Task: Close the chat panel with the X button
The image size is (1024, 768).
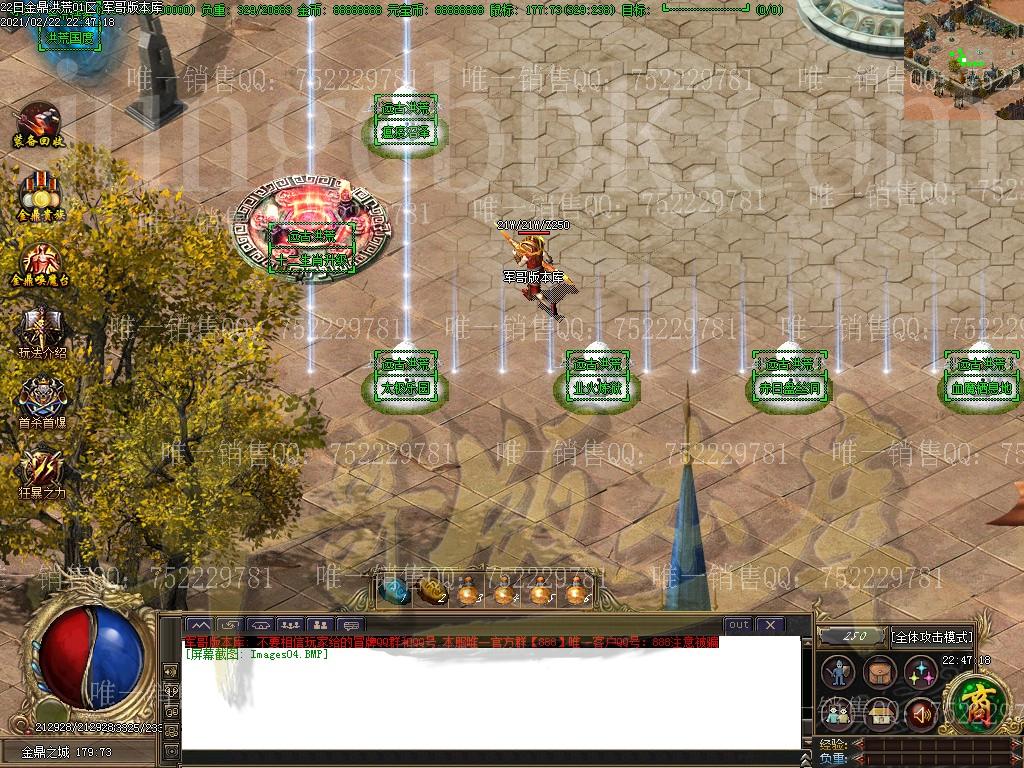Action: coord(769,625)
